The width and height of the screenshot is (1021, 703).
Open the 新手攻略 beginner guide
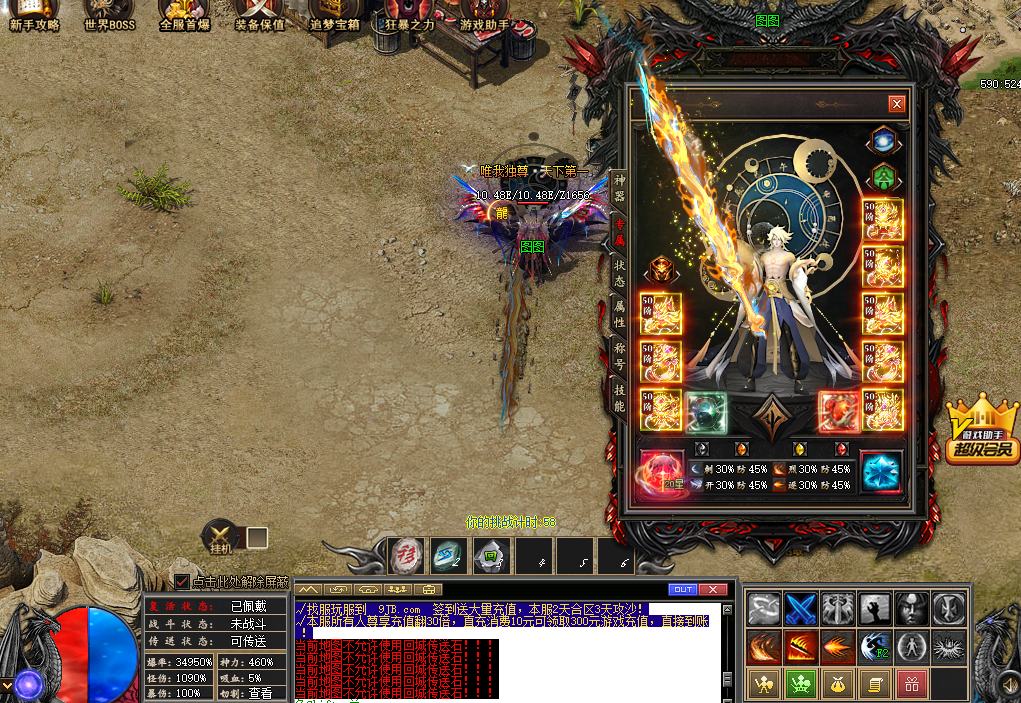pyautogui.click(x=34, y=14)
